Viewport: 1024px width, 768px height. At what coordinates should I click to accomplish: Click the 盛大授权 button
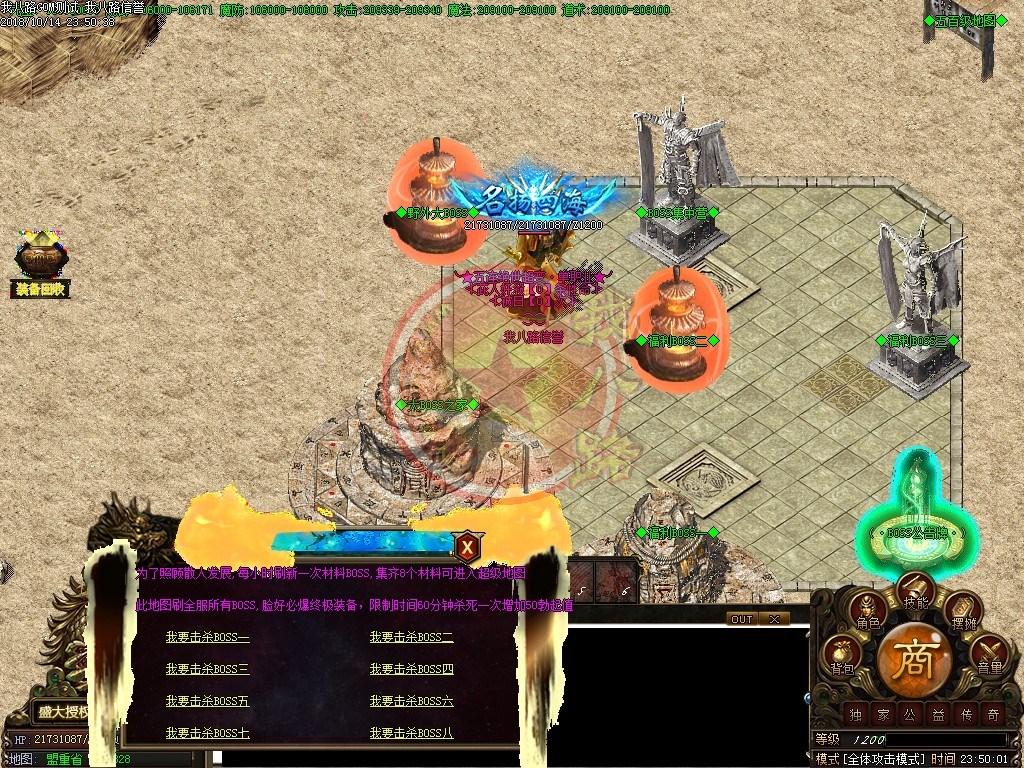tap(62, 712)
